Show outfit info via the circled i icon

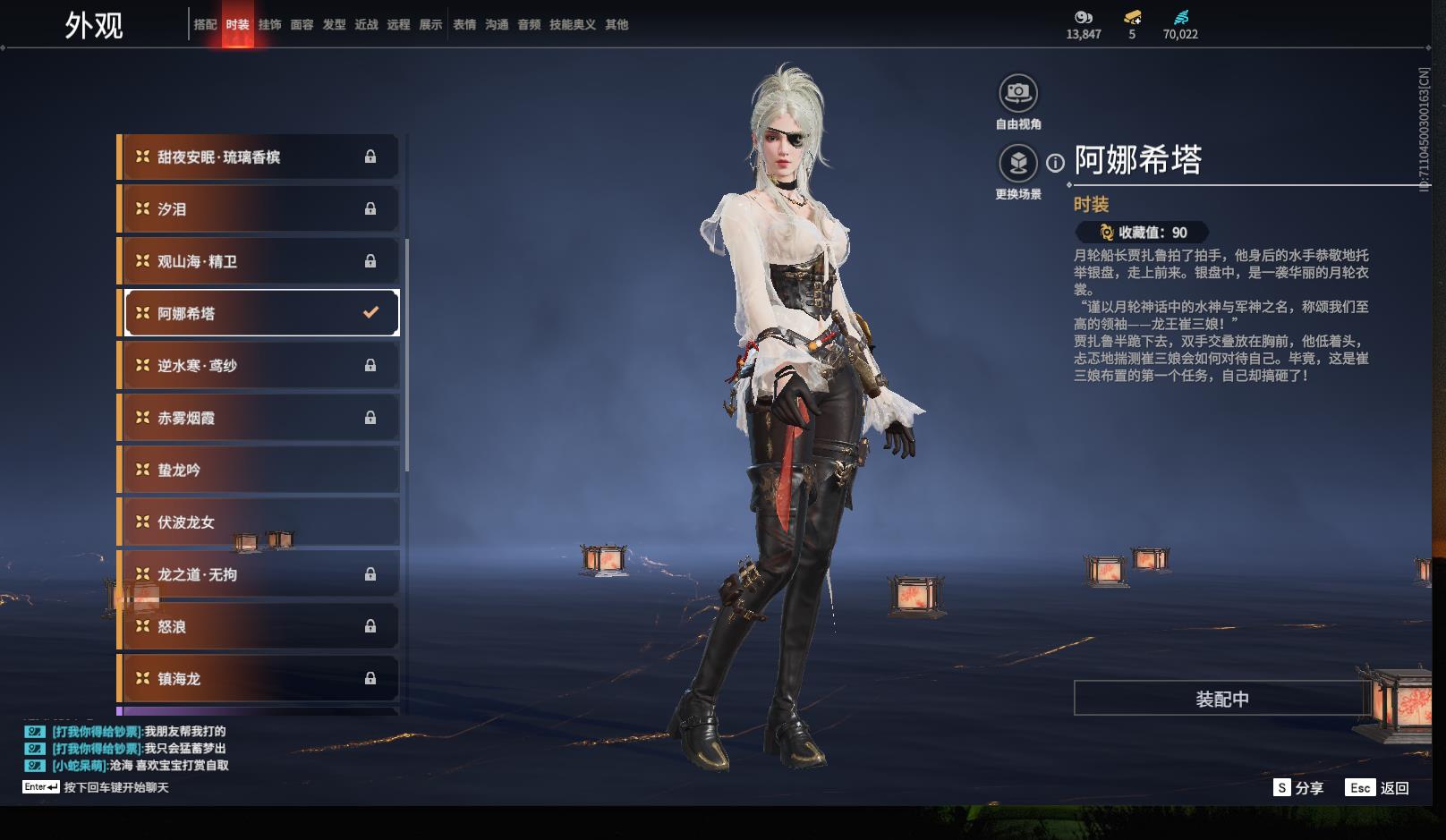tap(1056, 163)
